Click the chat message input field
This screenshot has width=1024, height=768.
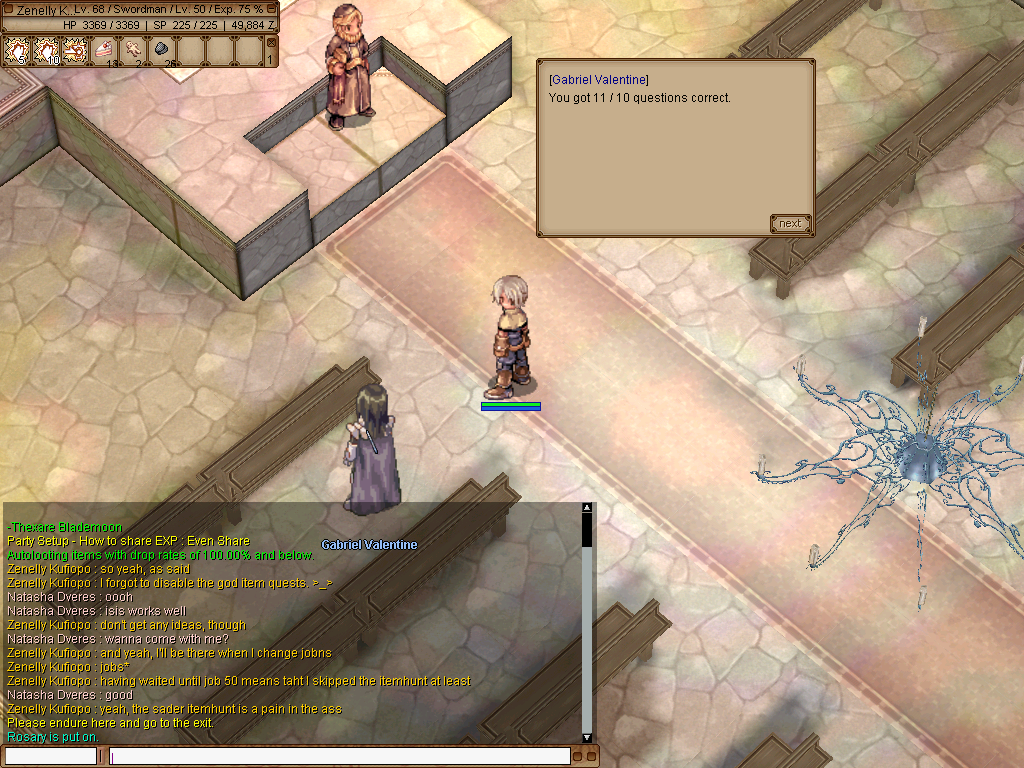340,756
